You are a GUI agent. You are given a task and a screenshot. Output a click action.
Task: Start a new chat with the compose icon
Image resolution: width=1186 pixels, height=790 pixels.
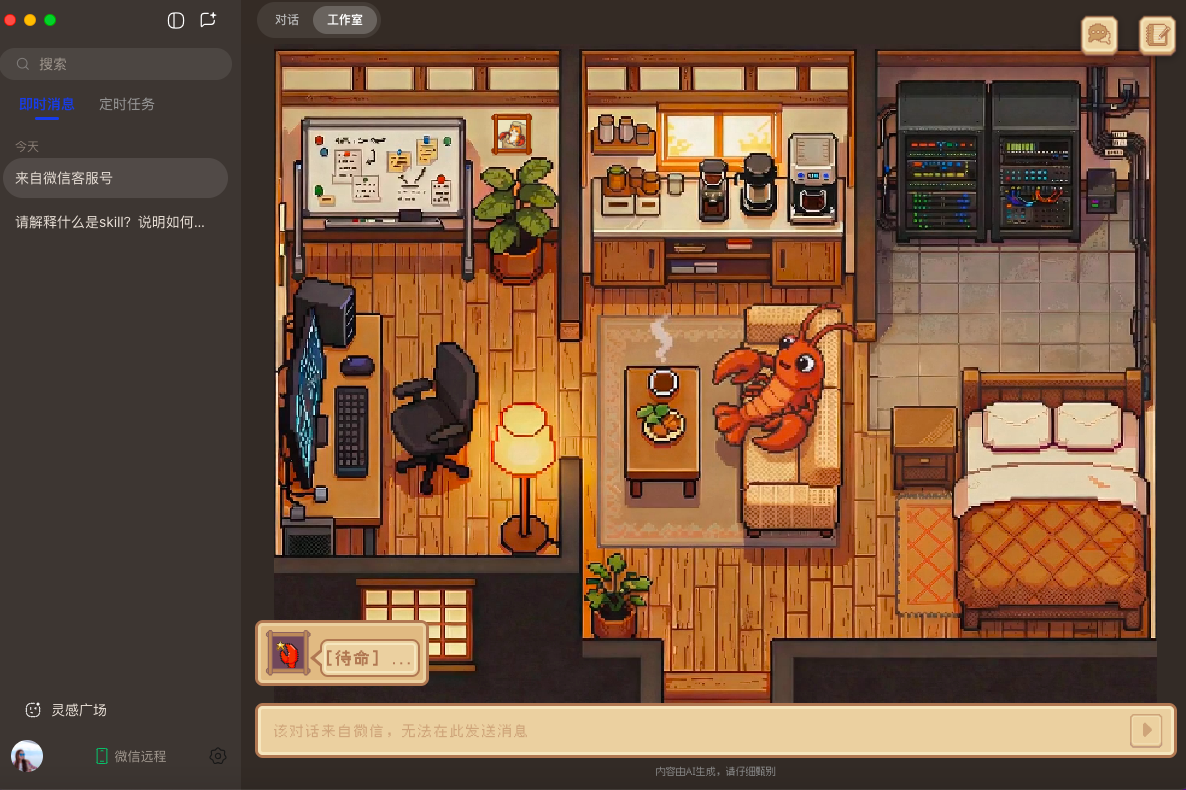tap(208, 20)
